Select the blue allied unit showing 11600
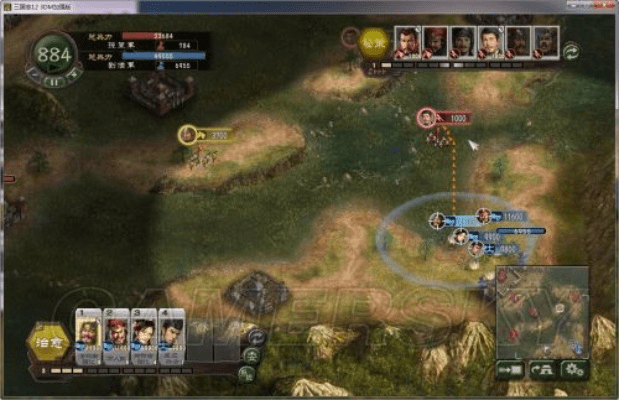619x400 pixels. pos(484,215)
